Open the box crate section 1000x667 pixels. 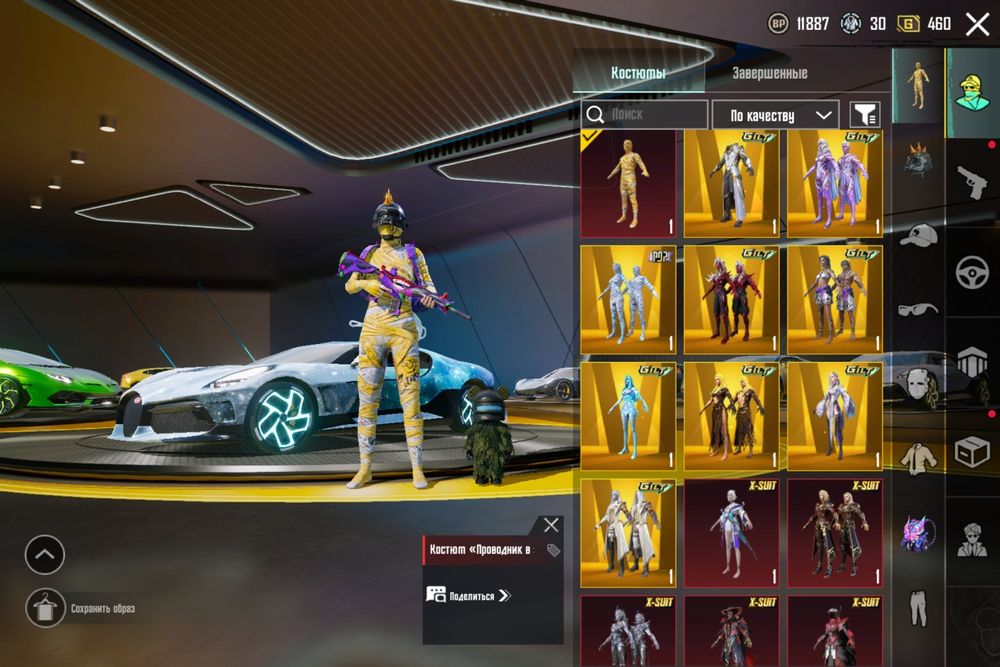tap(972, 452)
